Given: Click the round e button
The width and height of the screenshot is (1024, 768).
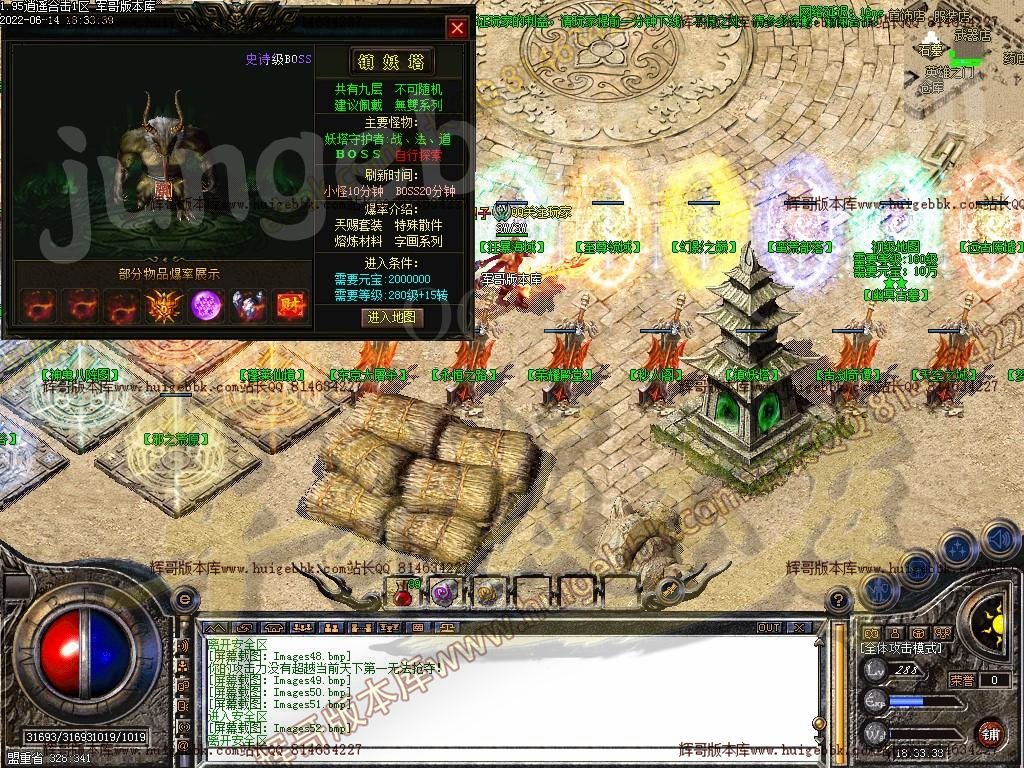Looking at the screenshot, I should [x=184, y=599].
